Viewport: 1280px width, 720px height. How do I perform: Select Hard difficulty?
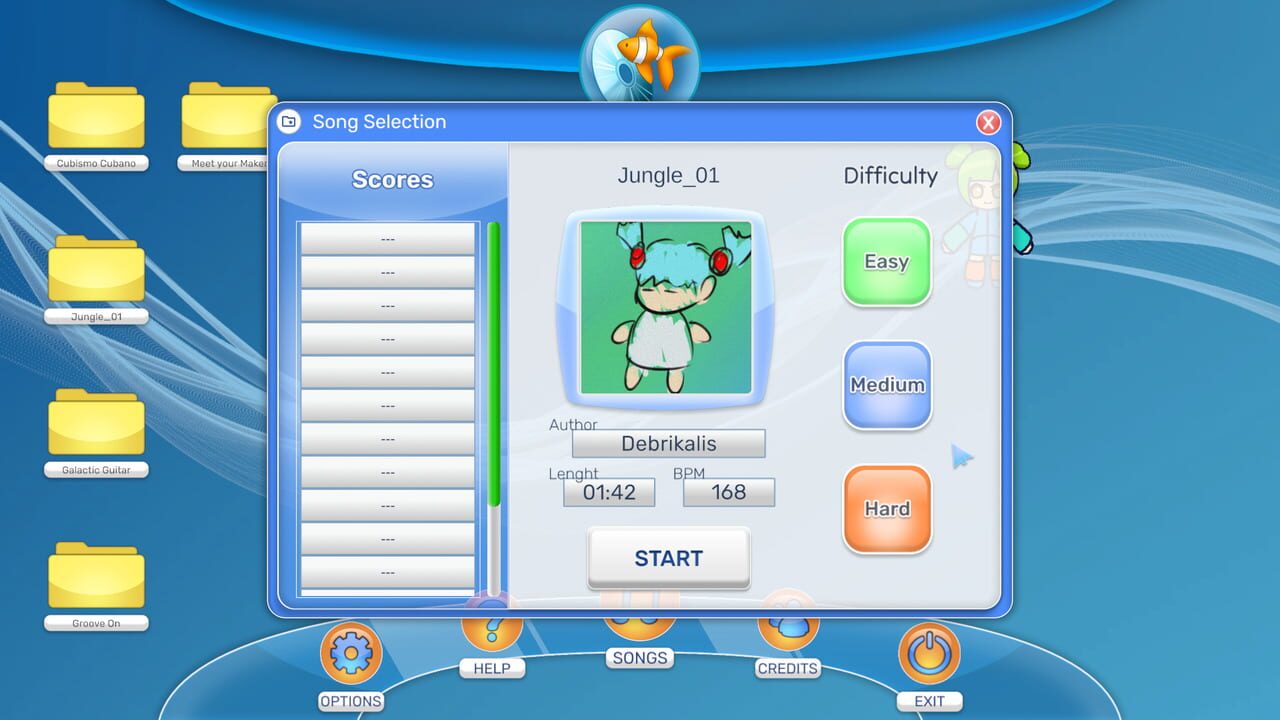886,508
